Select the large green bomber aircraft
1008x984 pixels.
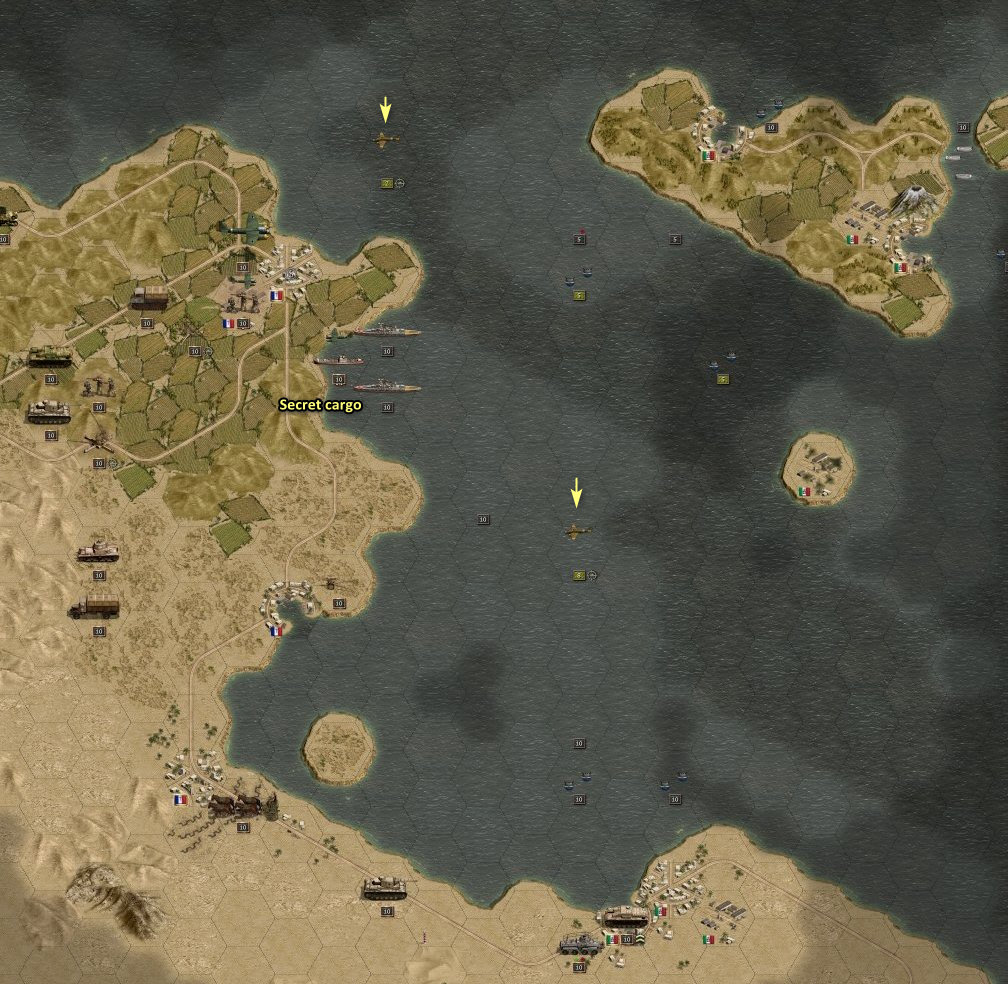click(243, 230)
